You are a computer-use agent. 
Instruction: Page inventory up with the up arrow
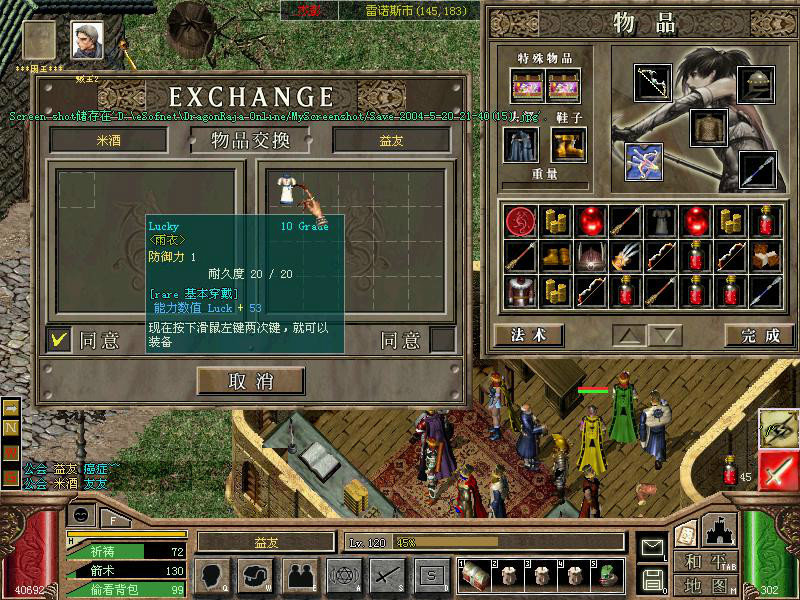click(626, 335)
